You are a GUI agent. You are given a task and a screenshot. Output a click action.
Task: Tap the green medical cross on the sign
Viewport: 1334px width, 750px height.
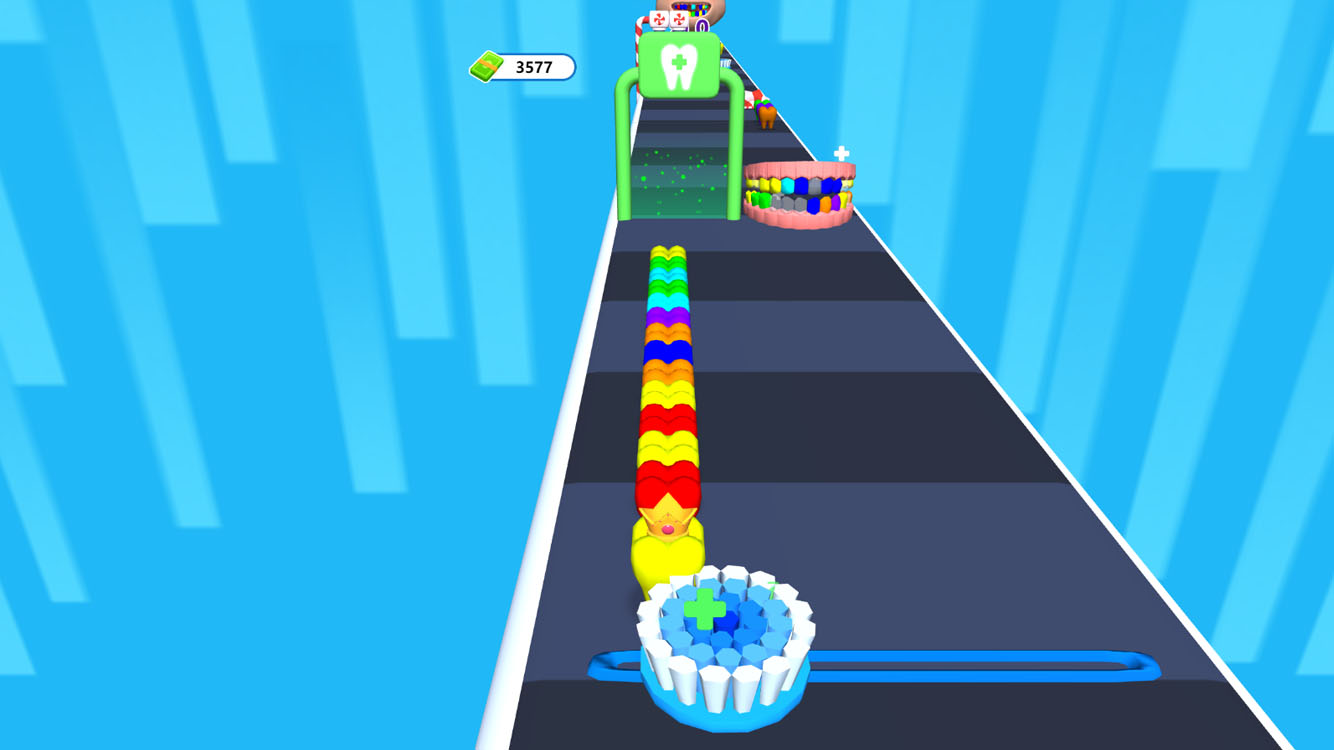pyautogui.click(x=681, y=61)
